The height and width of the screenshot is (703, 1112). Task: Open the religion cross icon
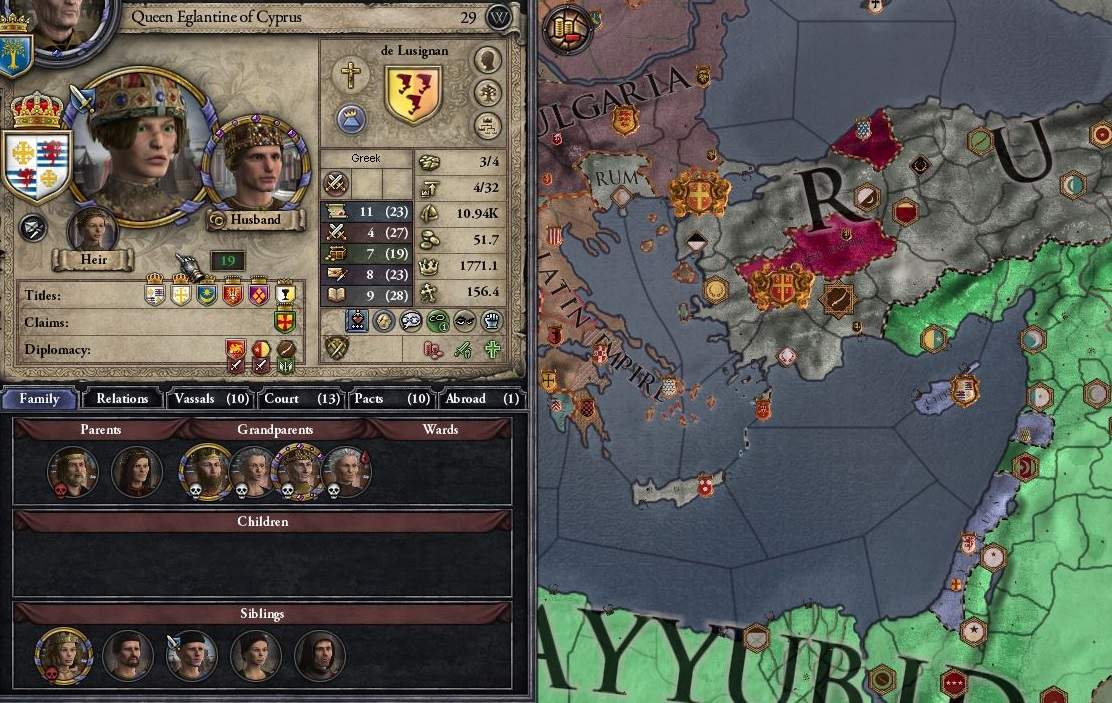pyautogui.click(x=351, y=73)
